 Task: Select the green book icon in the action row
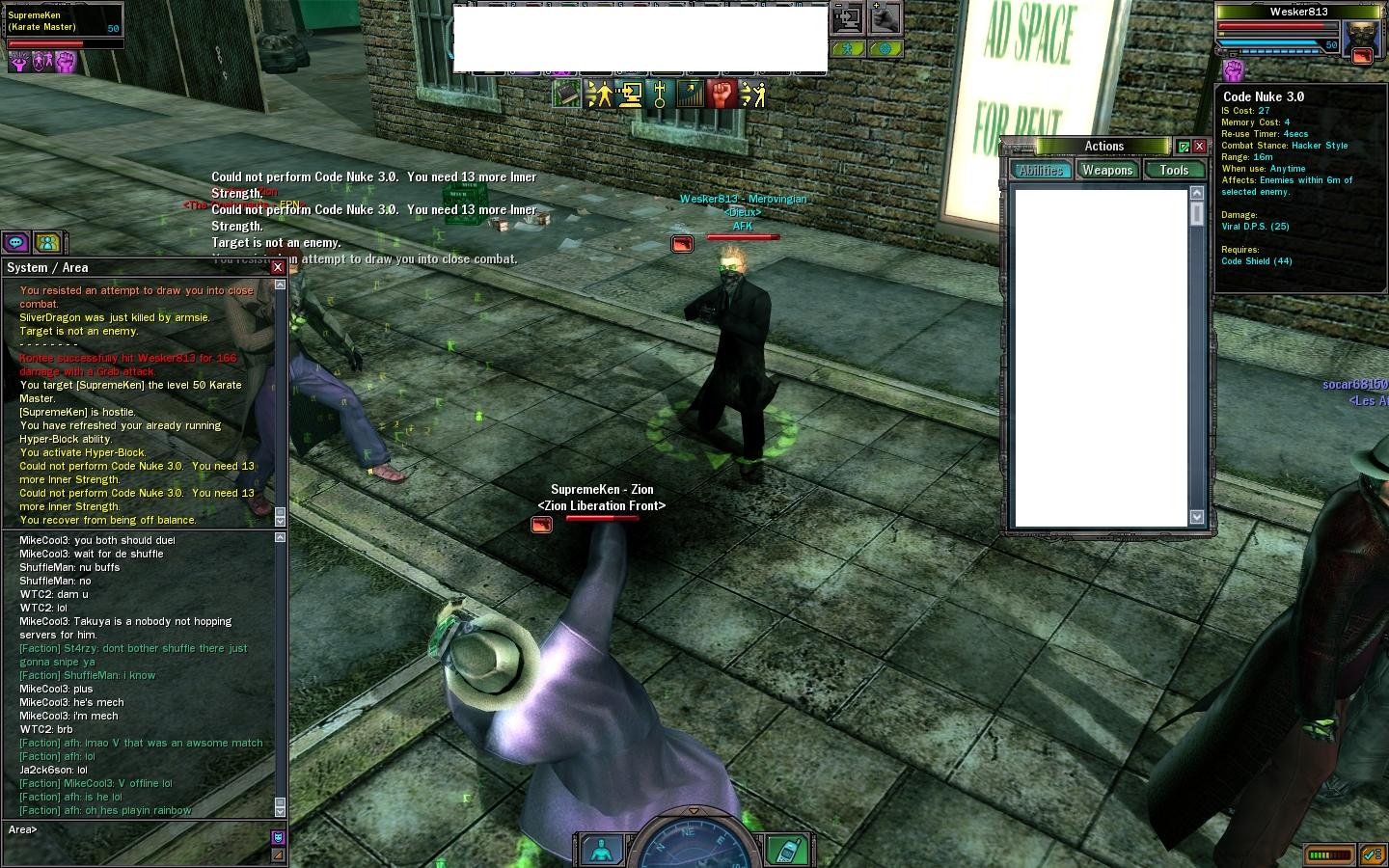566,94
